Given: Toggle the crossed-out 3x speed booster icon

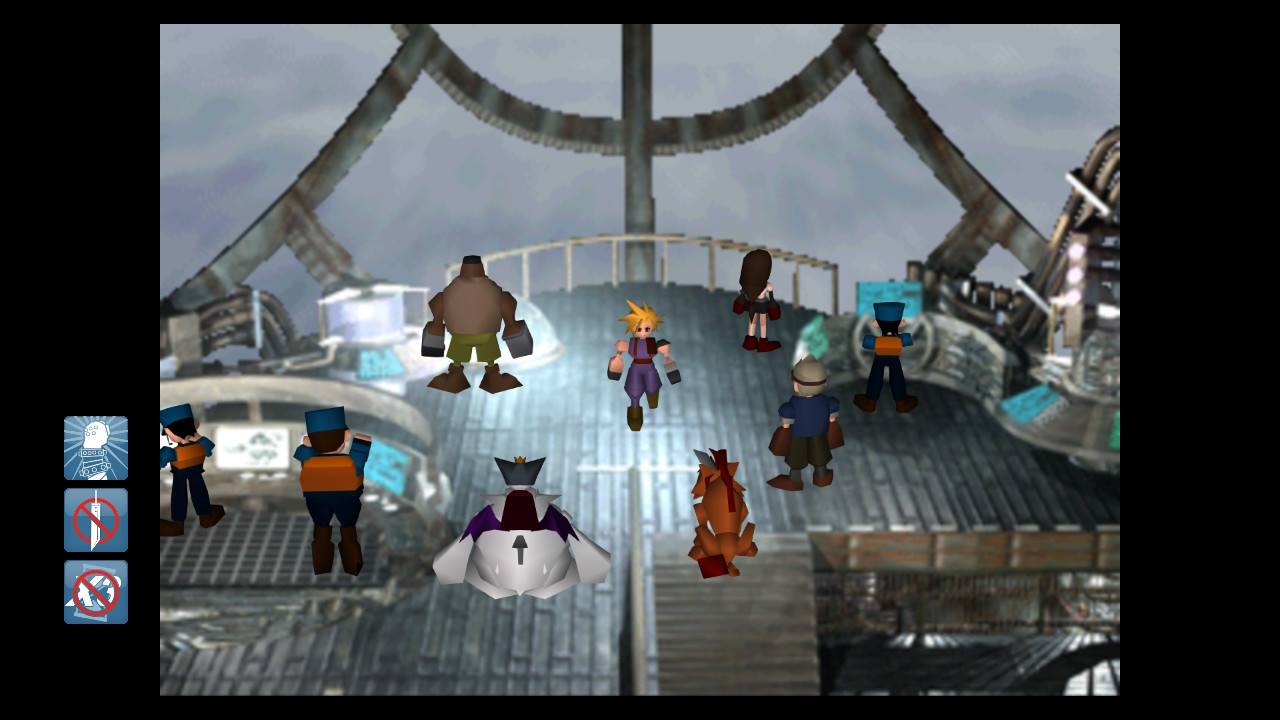Looking at the screenshot, I should pos(96,592).
